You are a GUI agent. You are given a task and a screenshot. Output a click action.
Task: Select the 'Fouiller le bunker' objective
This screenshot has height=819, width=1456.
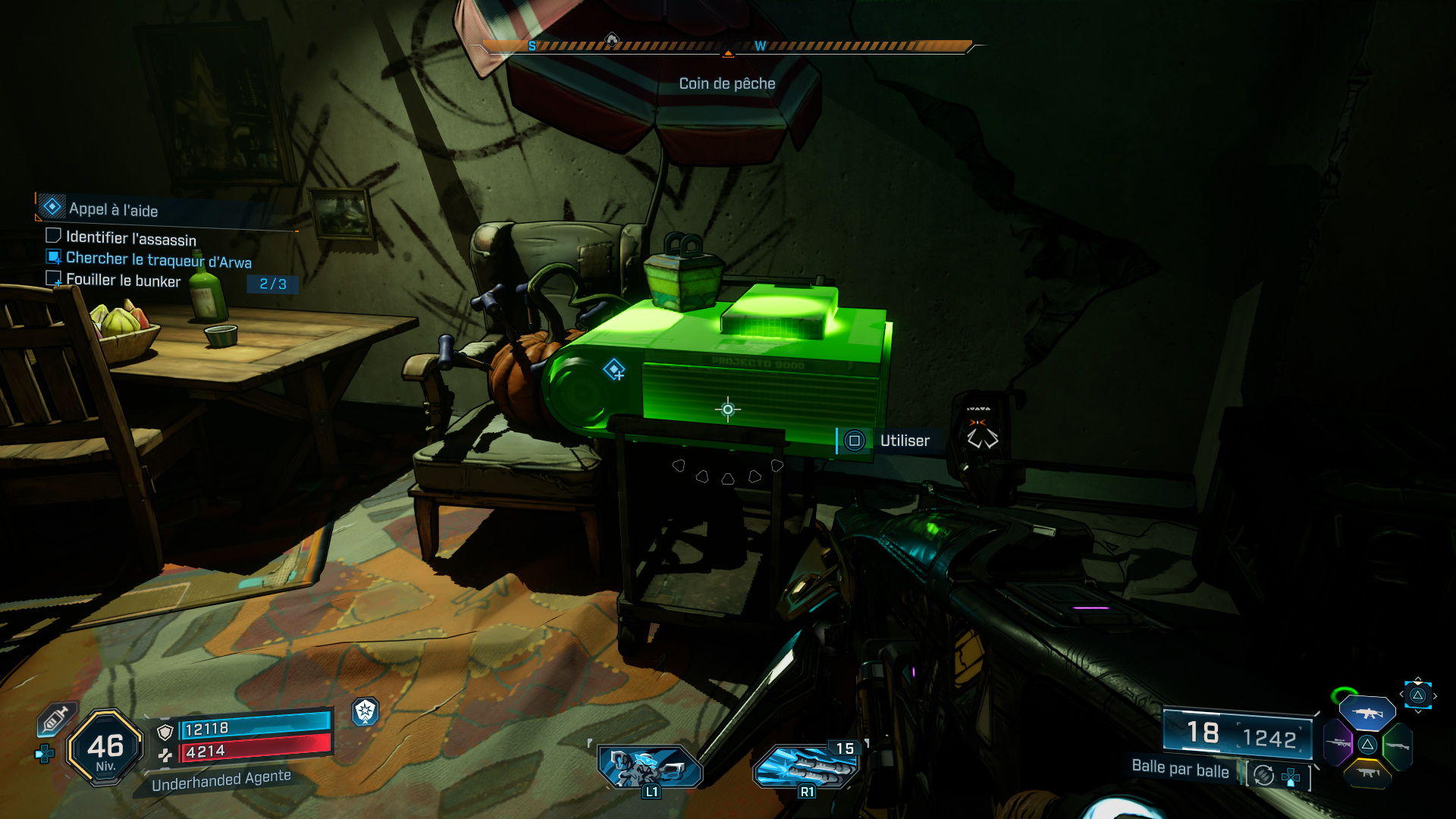tap(123, 281)
